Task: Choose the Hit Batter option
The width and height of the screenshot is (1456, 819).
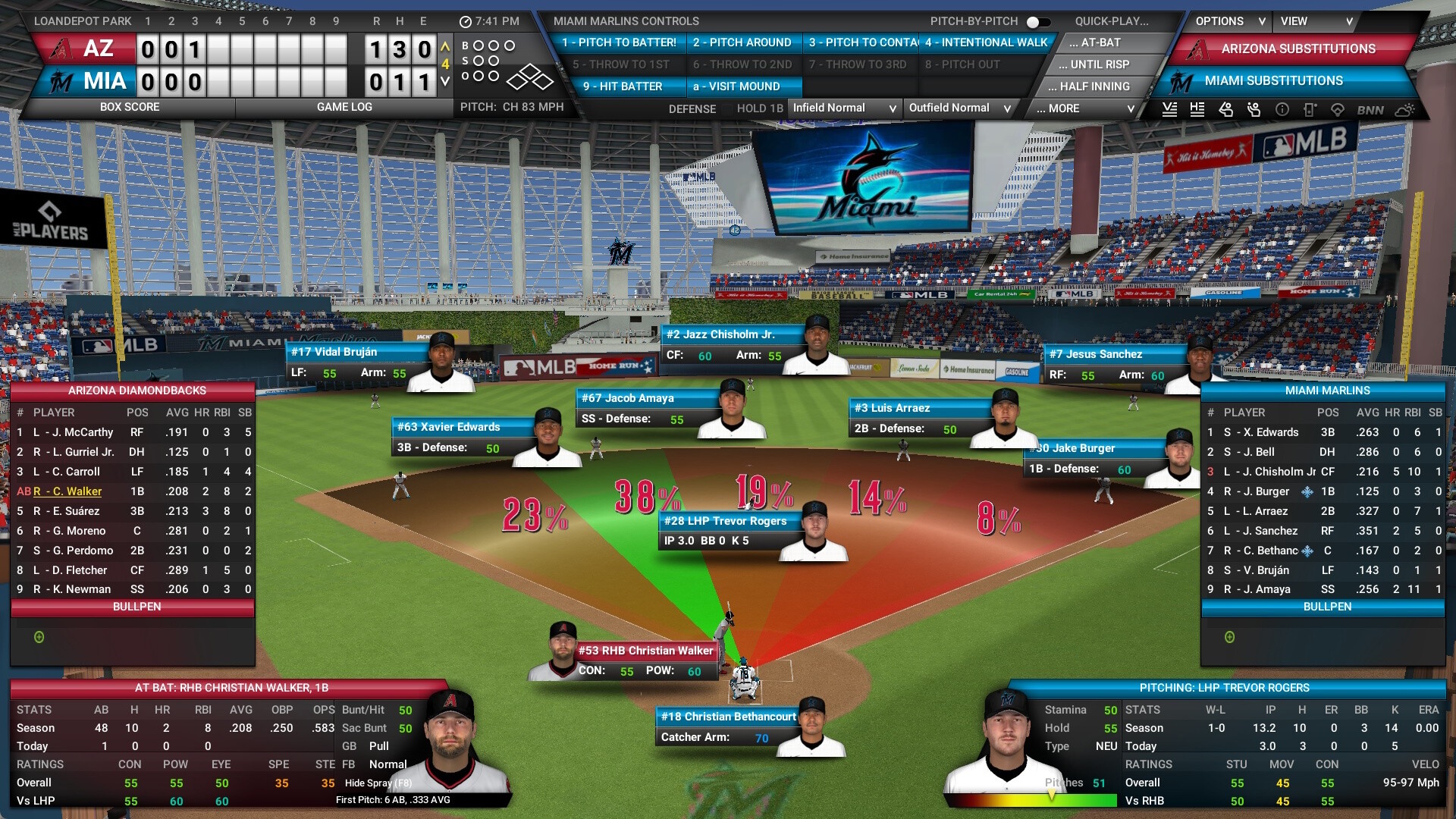Action: [x=622, y=86]
